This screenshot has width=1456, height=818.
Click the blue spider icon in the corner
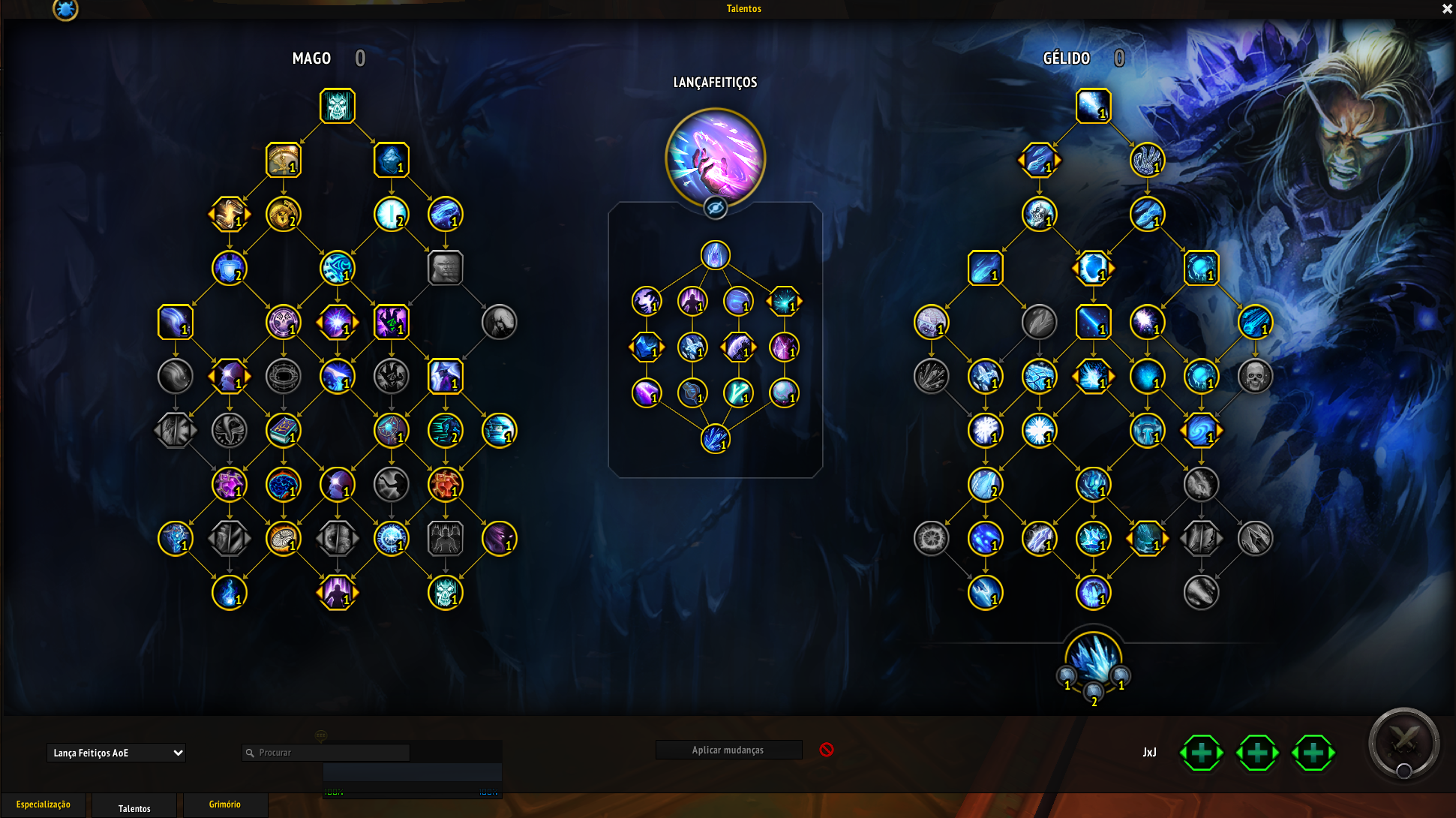pyautogui.click(x=66, y=9)
